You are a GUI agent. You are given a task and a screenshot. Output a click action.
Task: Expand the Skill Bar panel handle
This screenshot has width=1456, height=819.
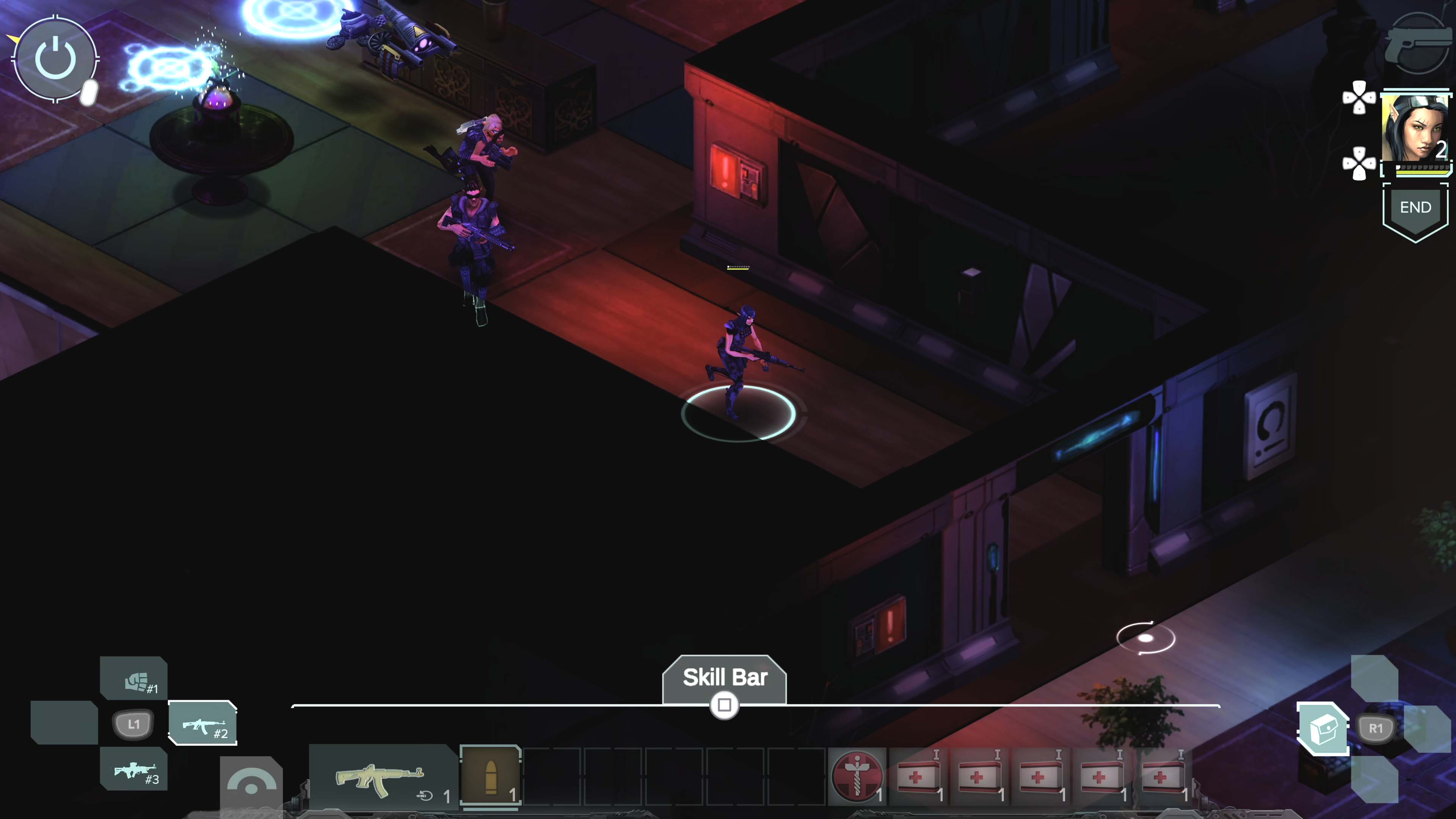click(724, 705)
